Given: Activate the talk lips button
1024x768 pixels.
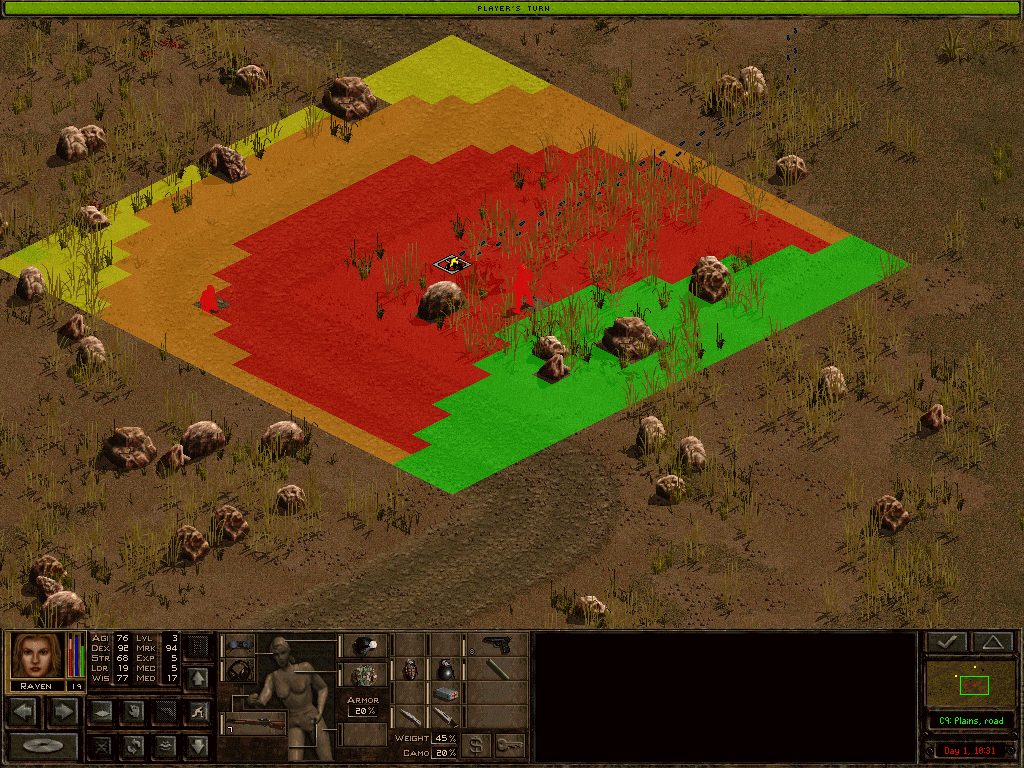Looking at the screenshot, I should (165, 745).
